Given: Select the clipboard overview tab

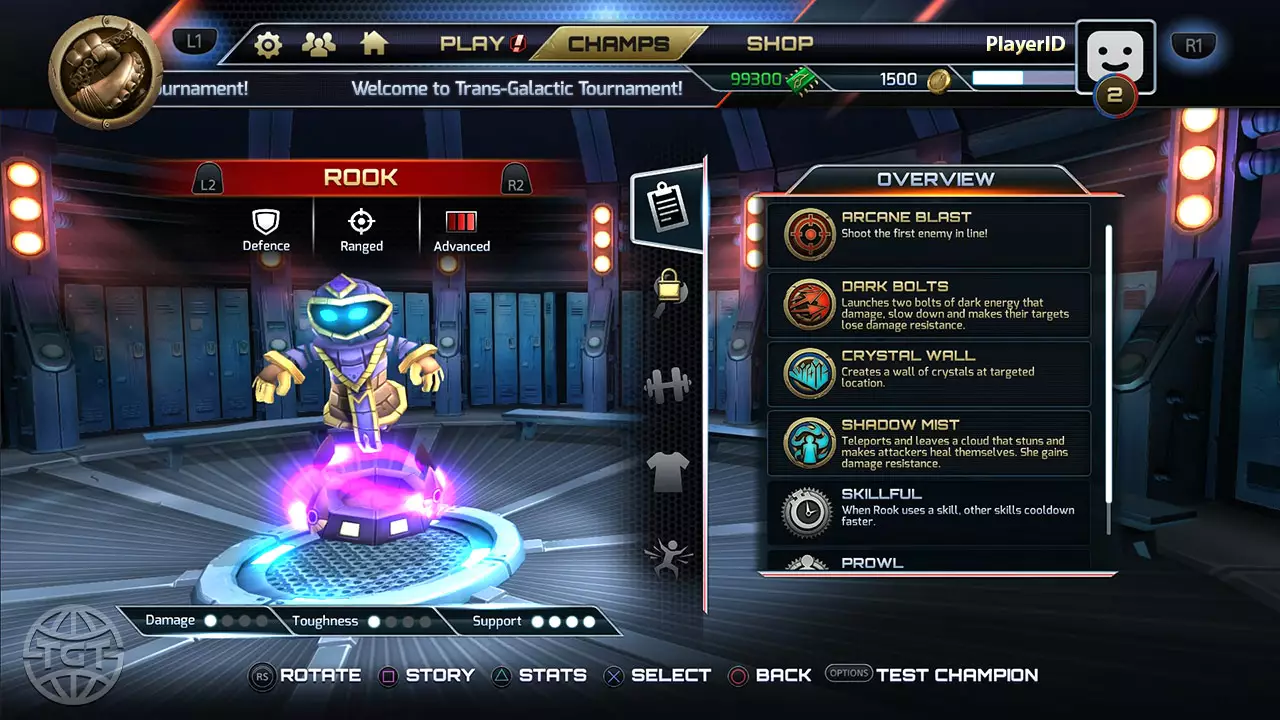Looking at the screenshot, I should point(665,205).
